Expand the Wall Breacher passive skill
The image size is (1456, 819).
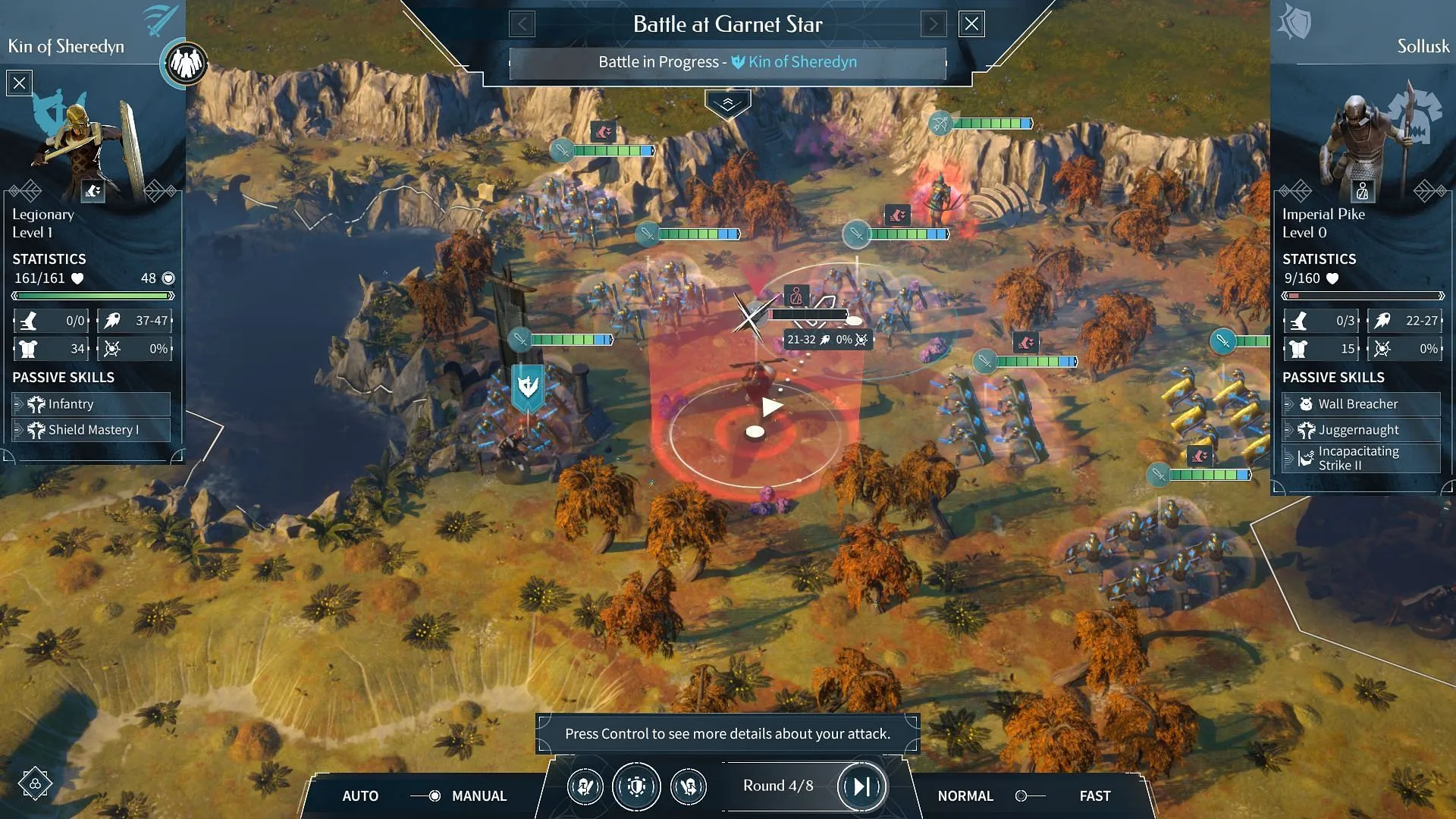click(x=1361, y=404)
